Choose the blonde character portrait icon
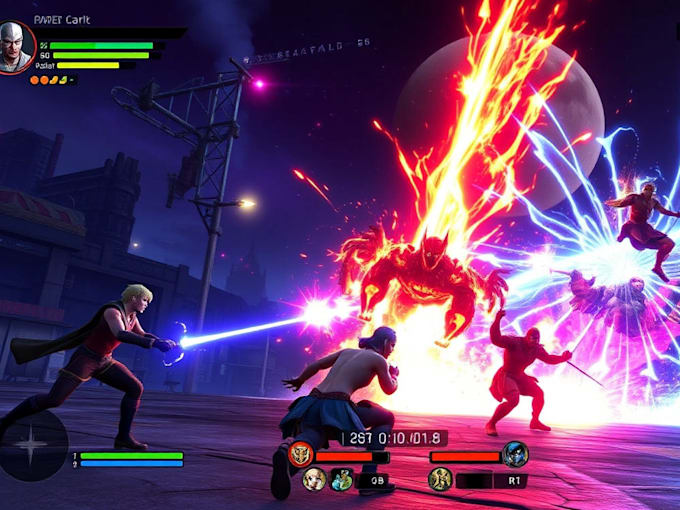This screenshot has height=510, width=680. (x=314, y=480)
